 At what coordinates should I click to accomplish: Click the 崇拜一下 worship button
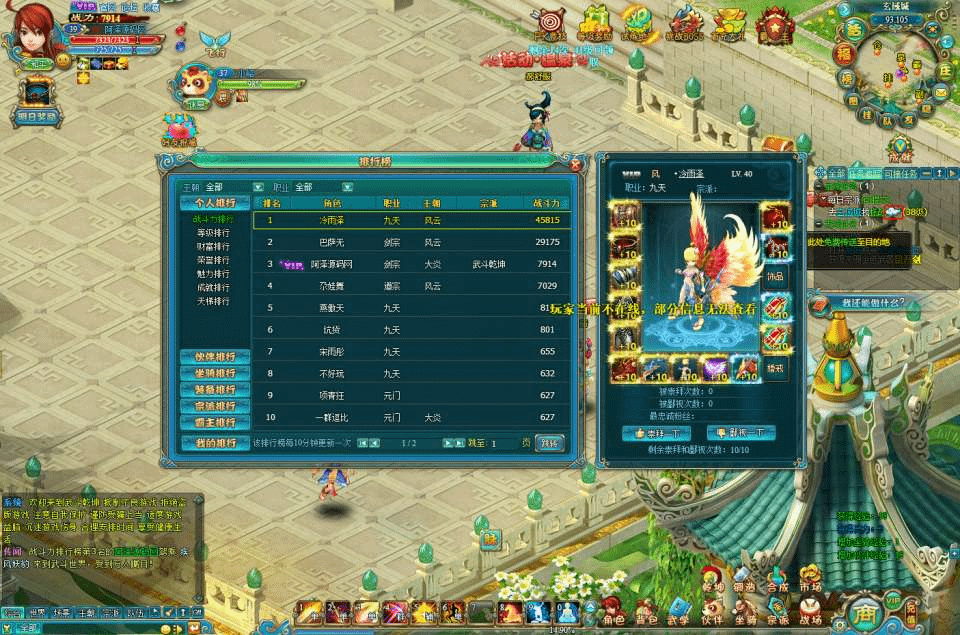[656, 433]
